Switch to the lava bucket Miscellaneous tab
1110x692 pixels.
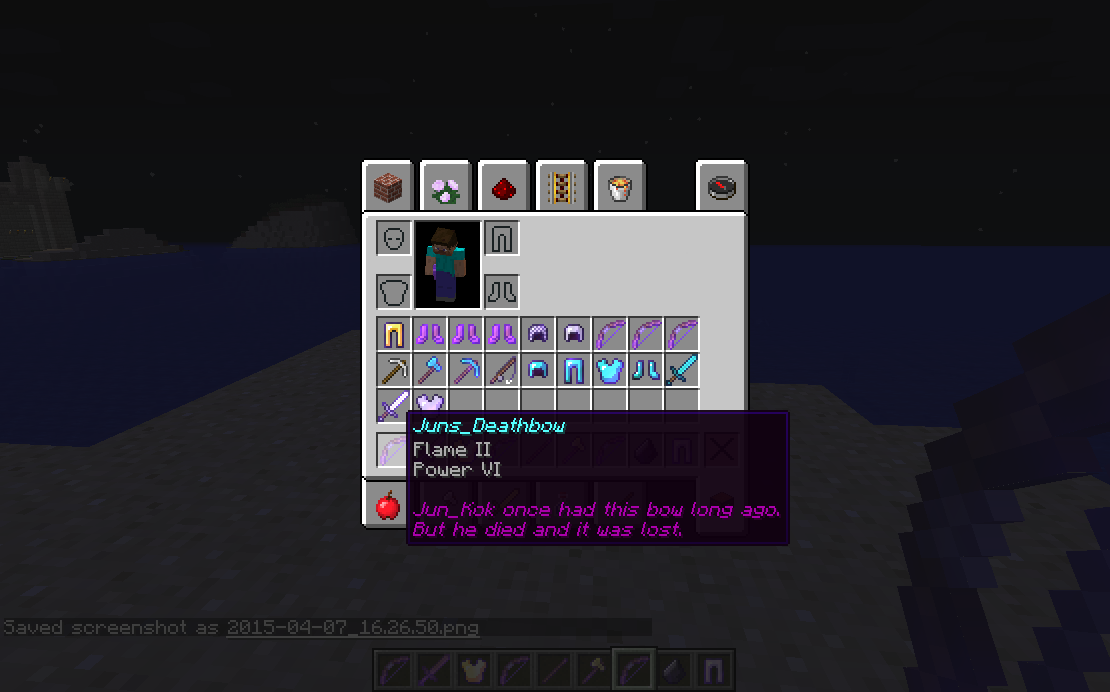click(x=619, y=187)
